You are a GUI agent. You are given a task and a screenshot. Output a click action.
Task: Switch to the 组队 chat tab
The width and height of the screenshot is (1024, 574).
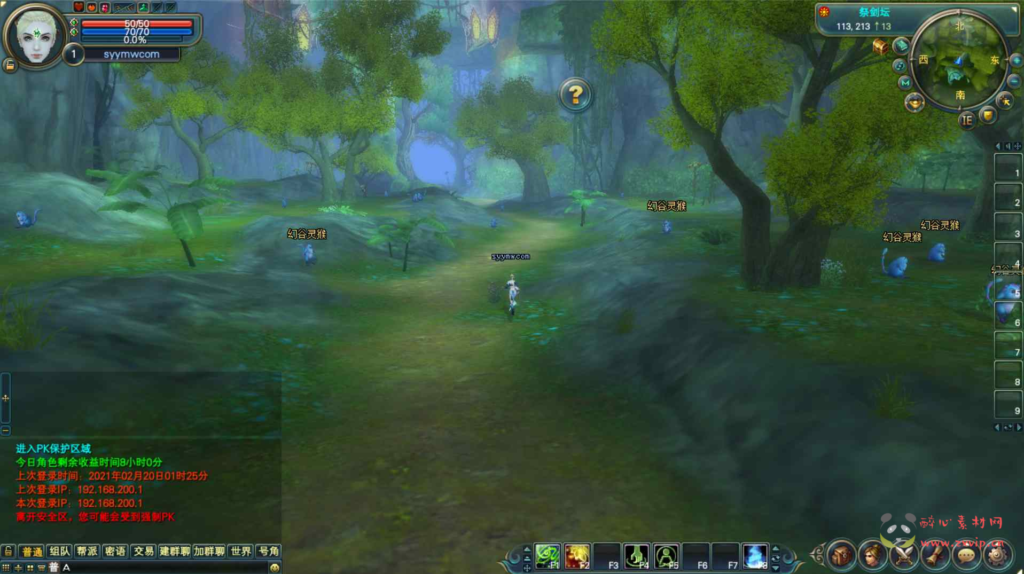59,551
